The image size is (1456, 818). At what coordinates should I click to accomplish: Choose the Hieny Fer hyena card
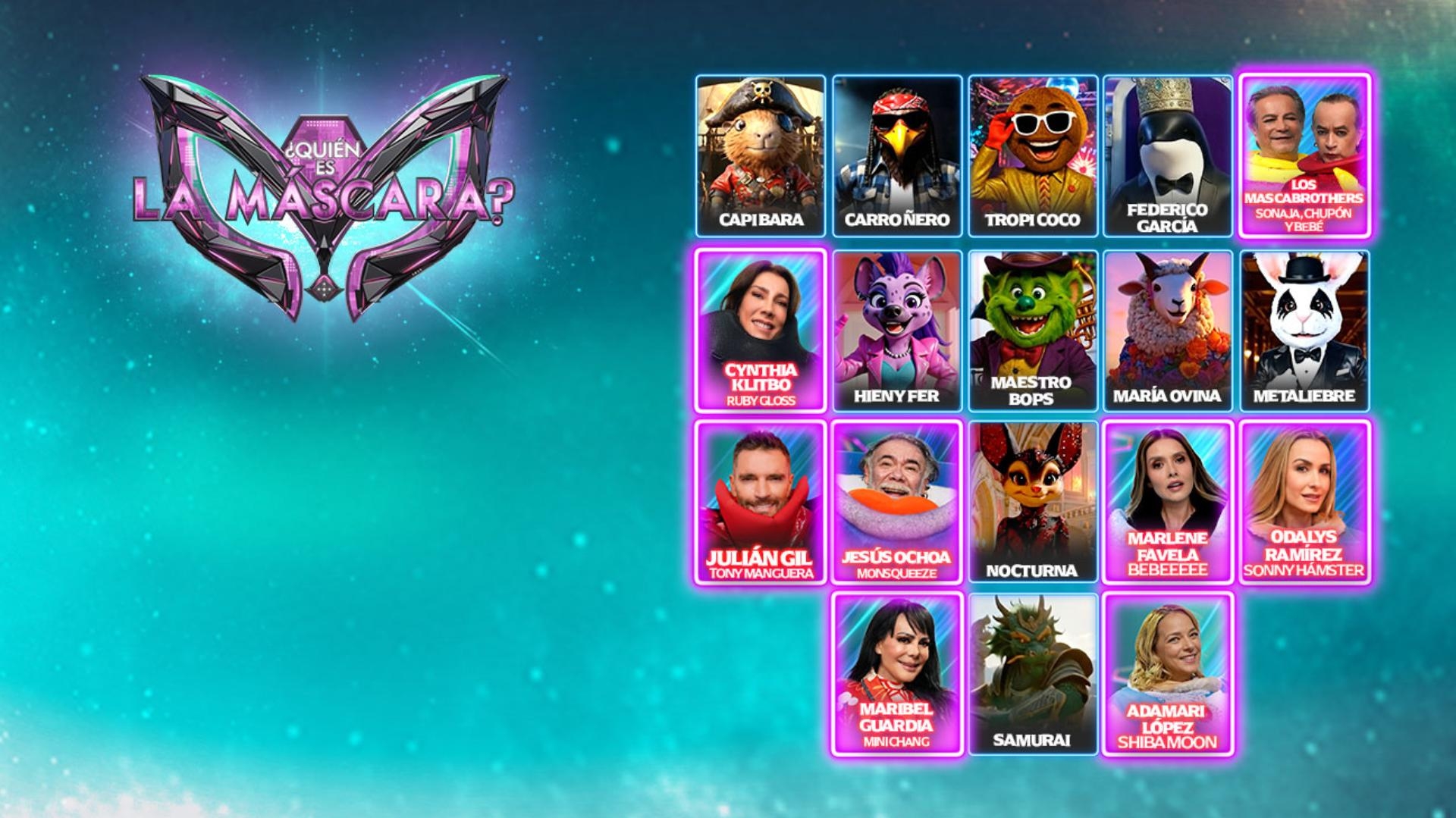click(897, 331)
